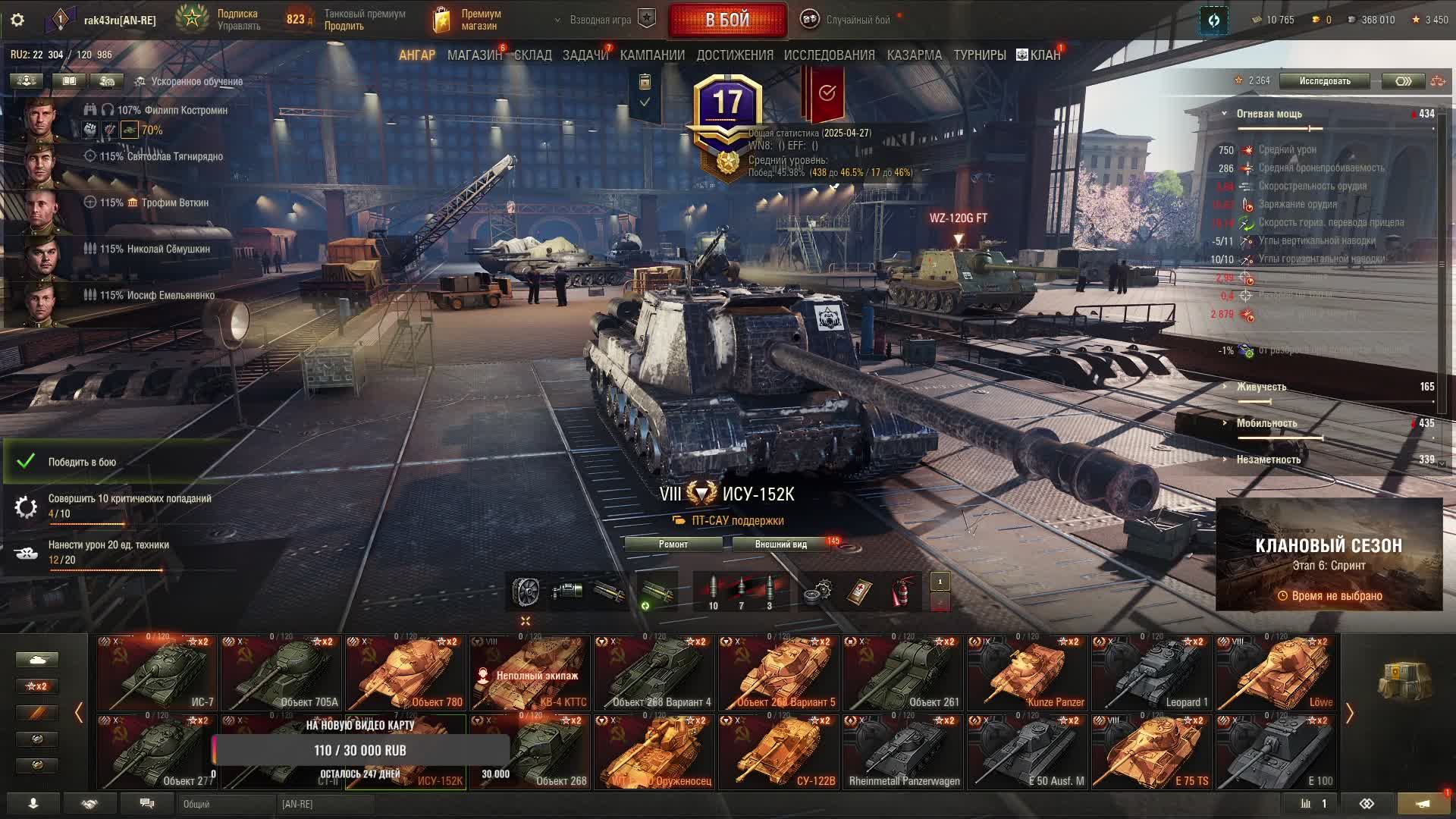This screenshot has width=1456, height=819.
Task: Select the Leopard 1 tank
Action: [x=1151, y=673]
